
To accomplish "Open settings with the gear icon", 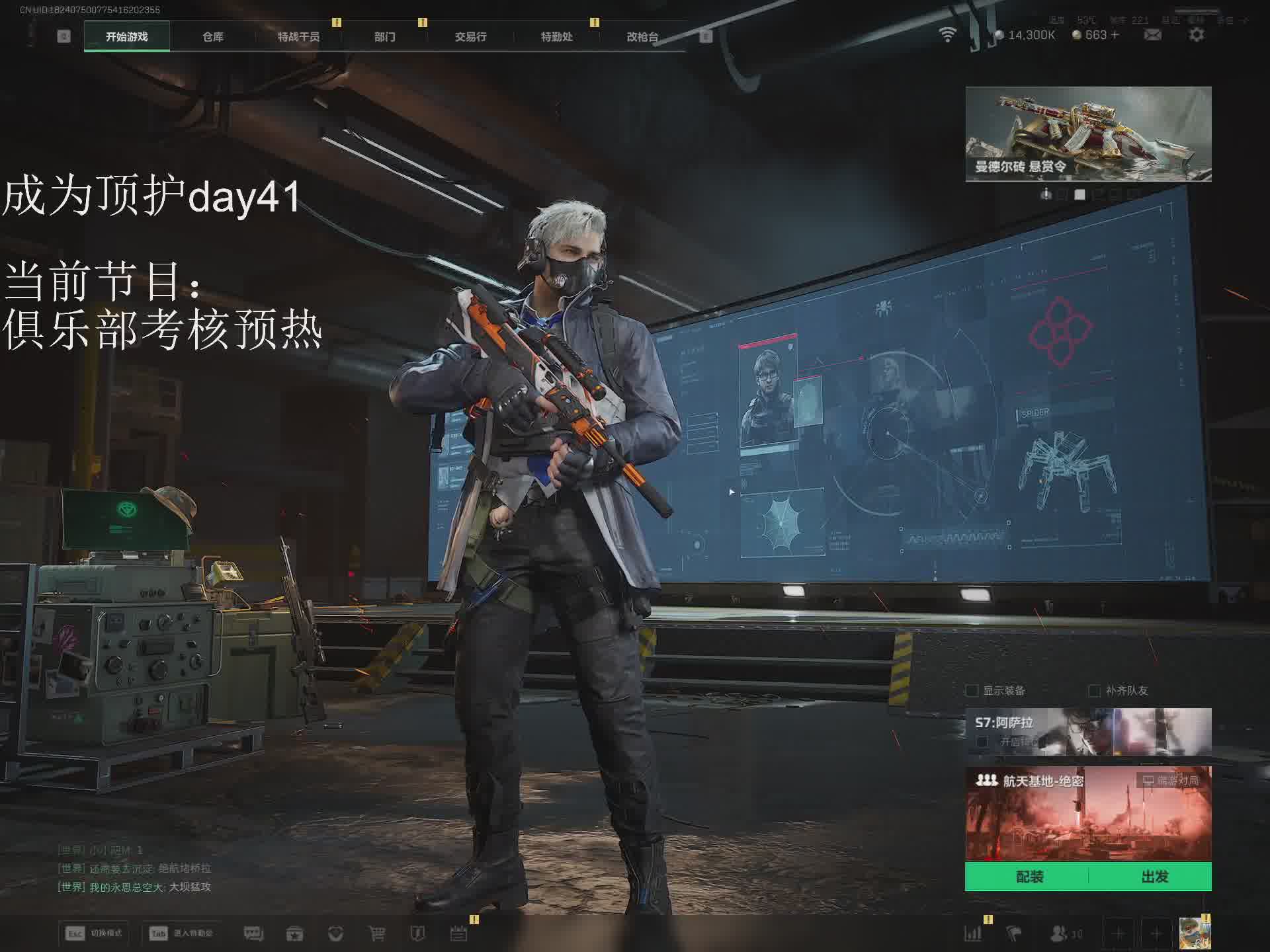I will [x=1197, y=35].
